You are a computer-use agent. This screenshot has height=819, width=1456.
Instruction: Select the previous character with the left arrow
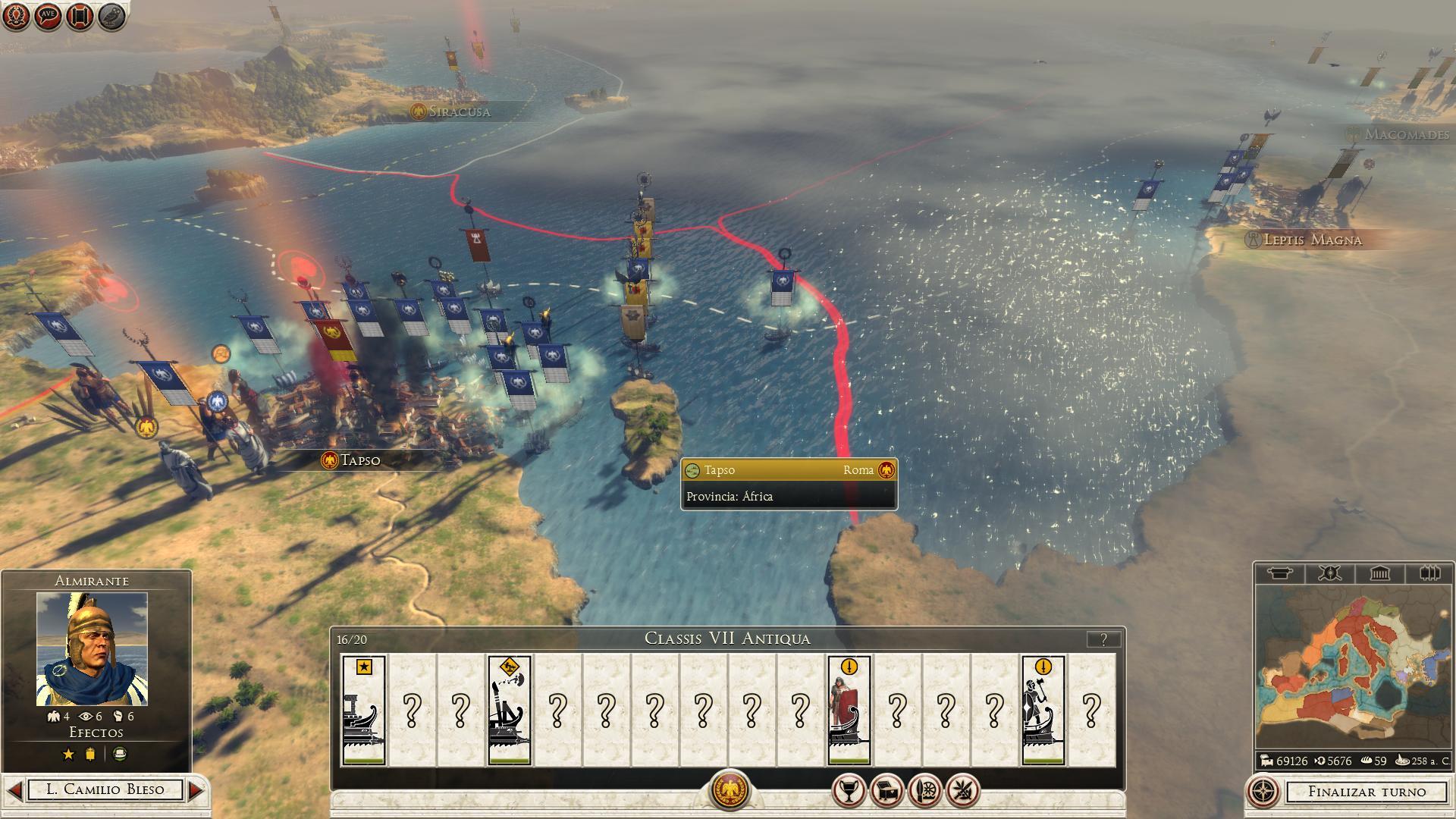(14, 790)
